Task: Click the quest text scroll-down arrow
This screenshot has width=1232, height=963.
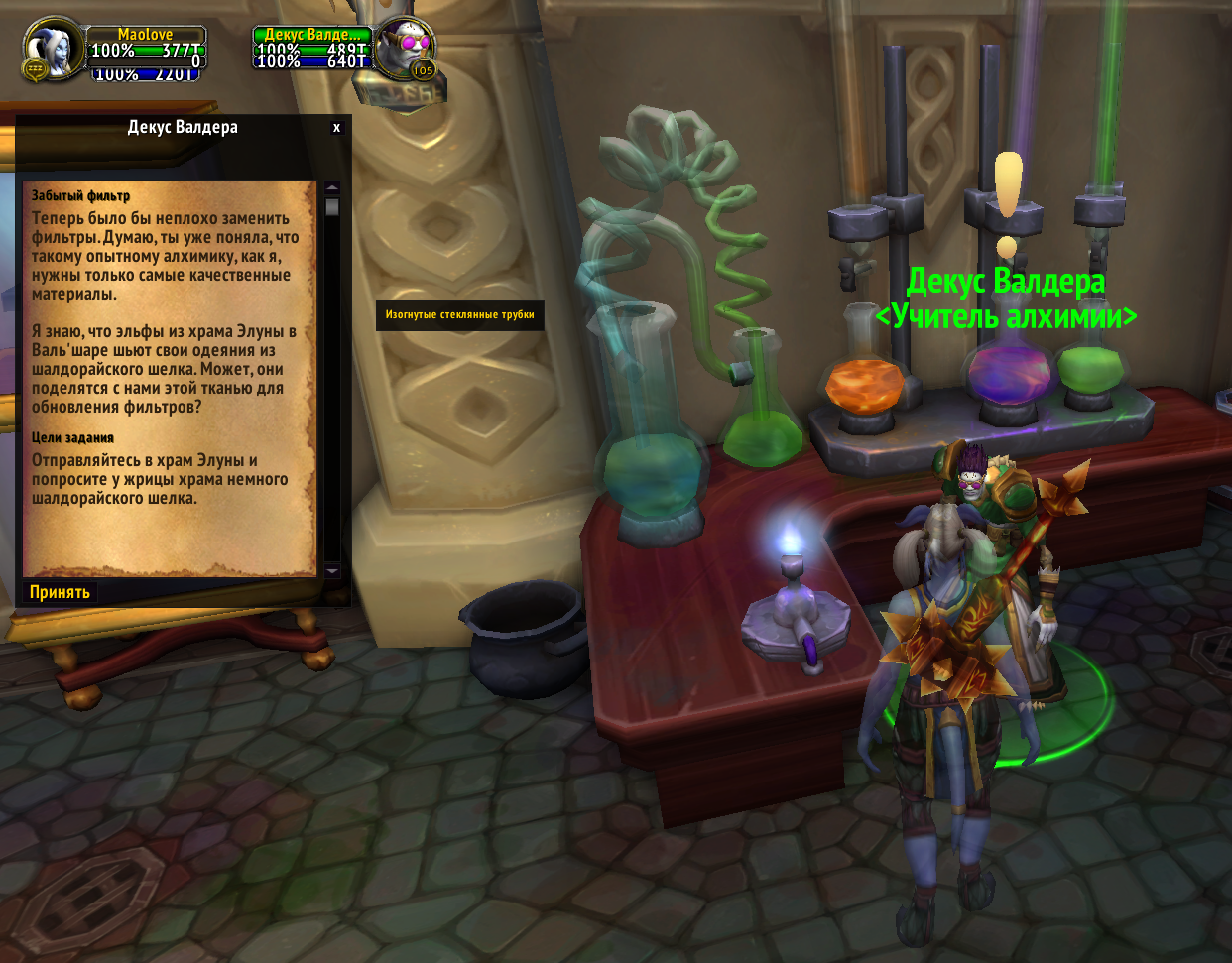Action: click(332, 571)
